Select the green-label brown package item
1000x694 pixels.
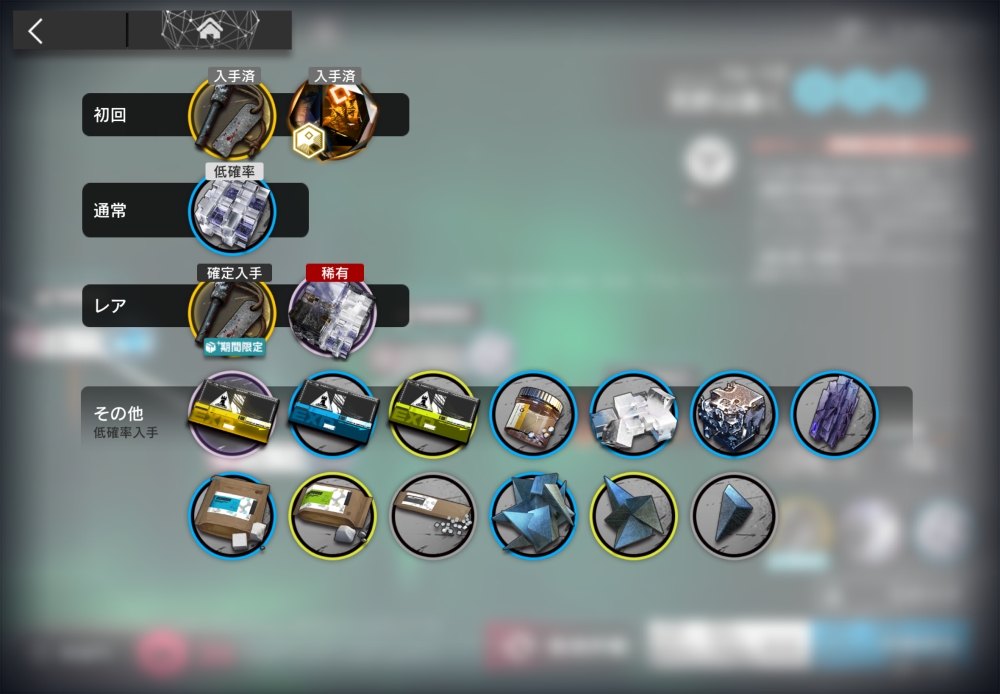click(x=332, y=515)
